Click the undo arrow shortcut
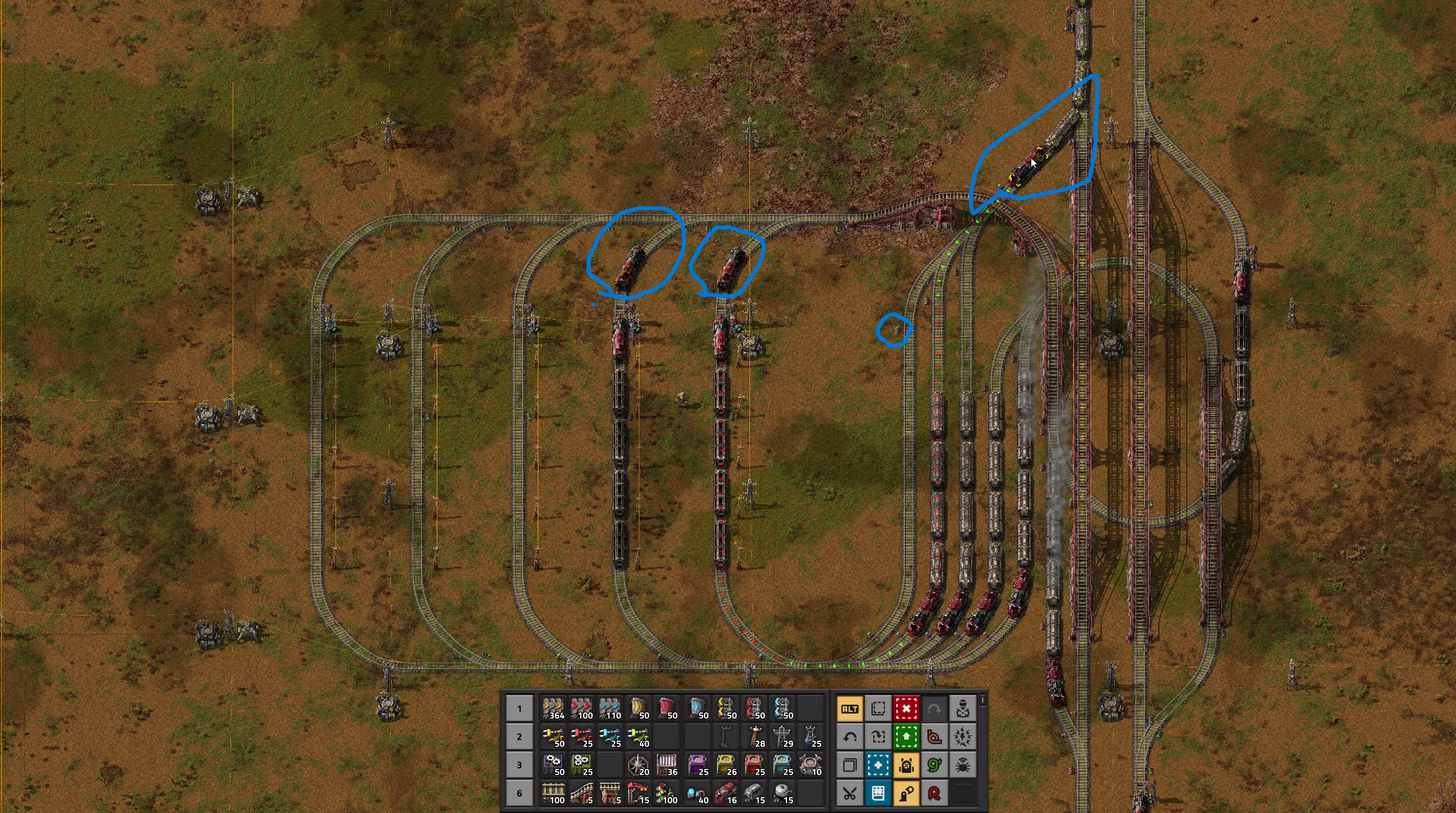Image resolution: width=1456 pixels, height=813 pixels. [x=849, y=737]
